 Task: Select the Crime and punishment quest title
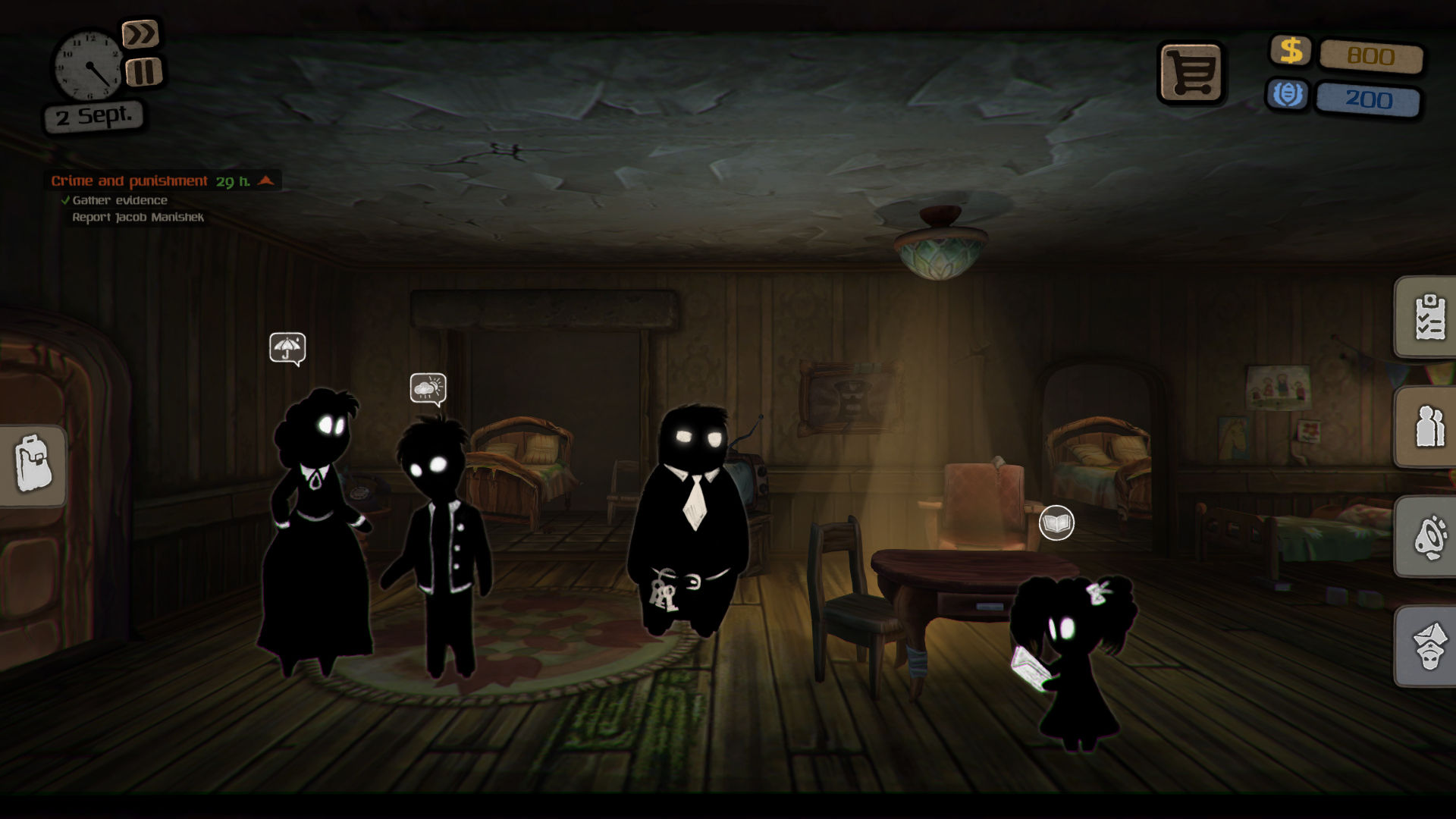pyautogui.click(x=129, y=181)
